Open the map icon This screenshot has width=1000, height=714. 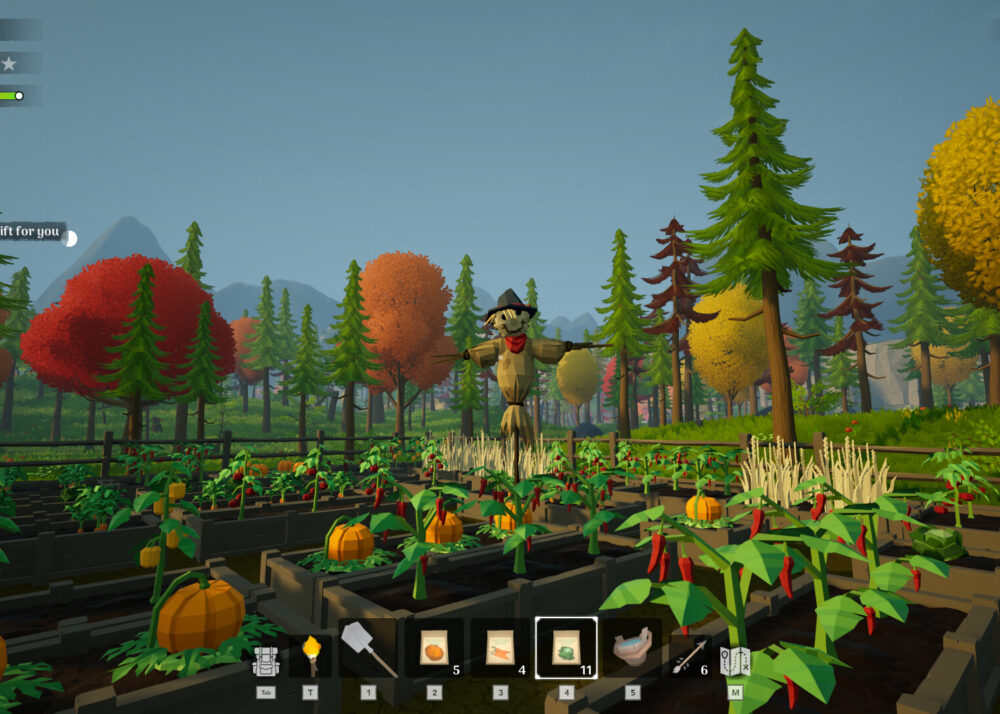[x=735, y=660]
